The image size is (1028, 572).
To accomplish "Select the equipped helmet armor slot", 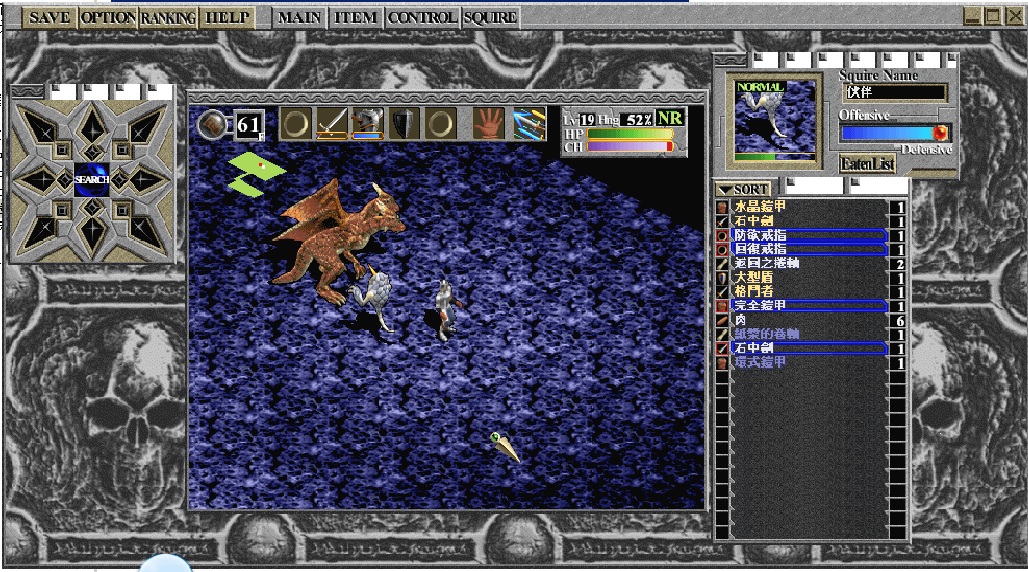I will click(368, 123).
